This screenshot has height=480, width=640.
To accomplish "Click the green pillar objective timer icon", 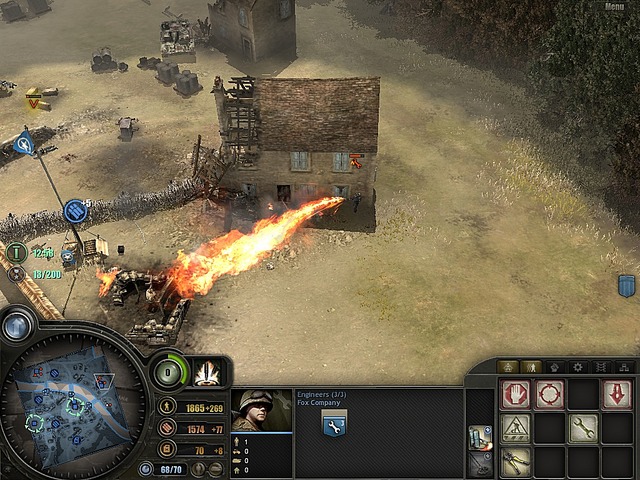I will [17, 252].
